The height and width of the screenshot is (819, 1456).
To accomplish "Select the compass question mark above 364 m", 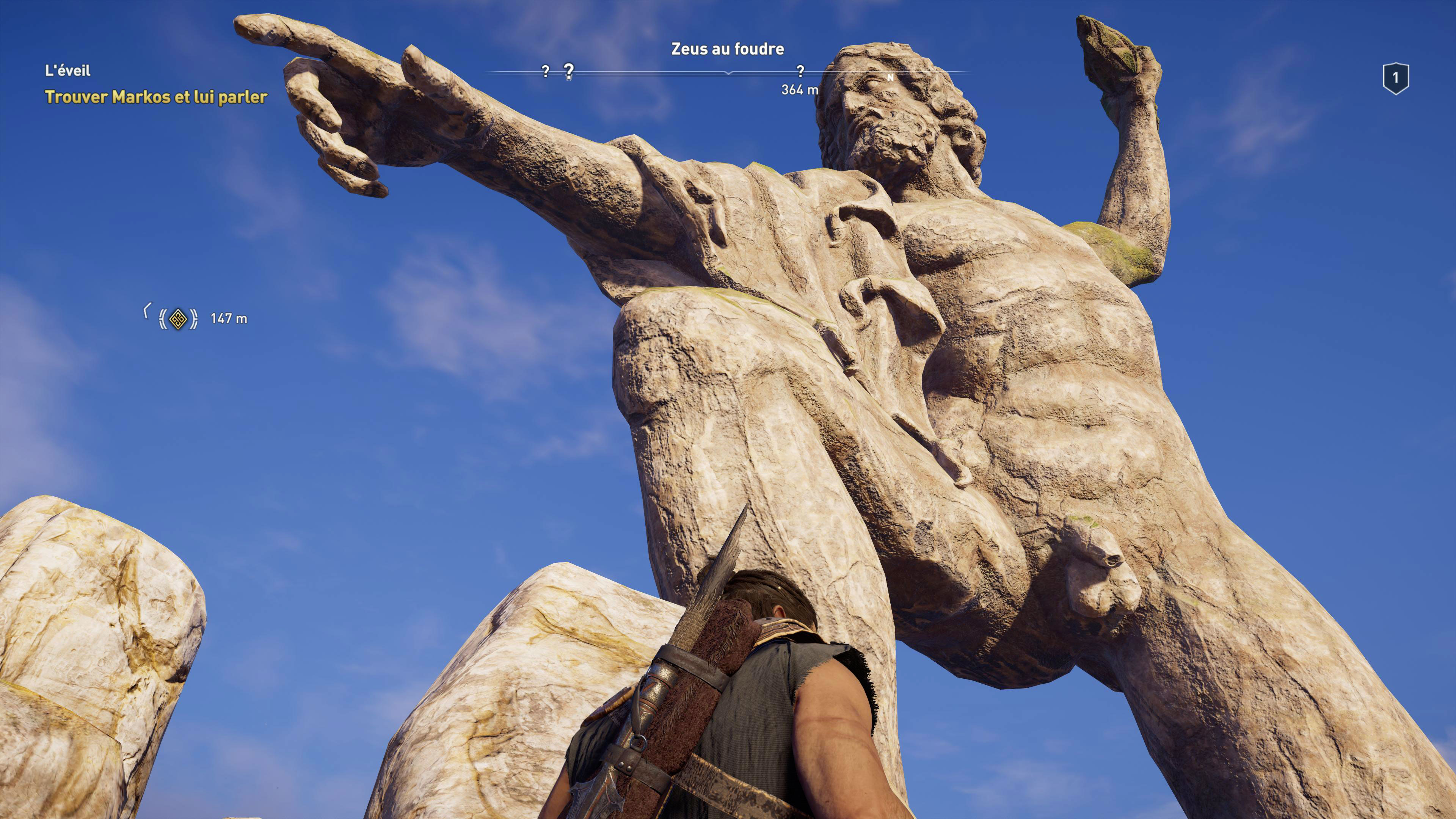I will click(x=800, y=71).
